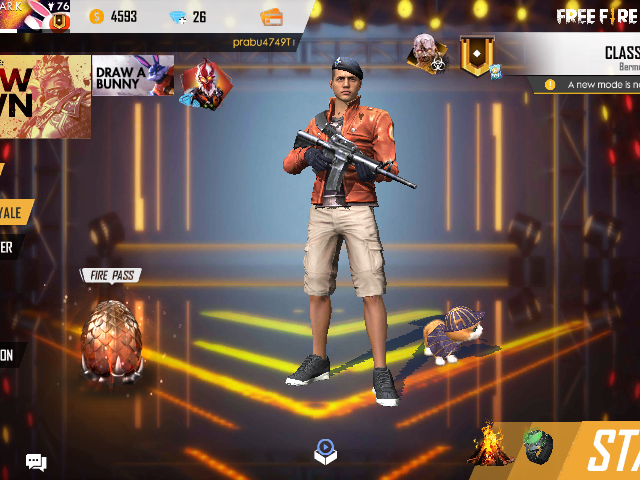
Task: Start the match with the Start button
Action: tap(611, 452)
